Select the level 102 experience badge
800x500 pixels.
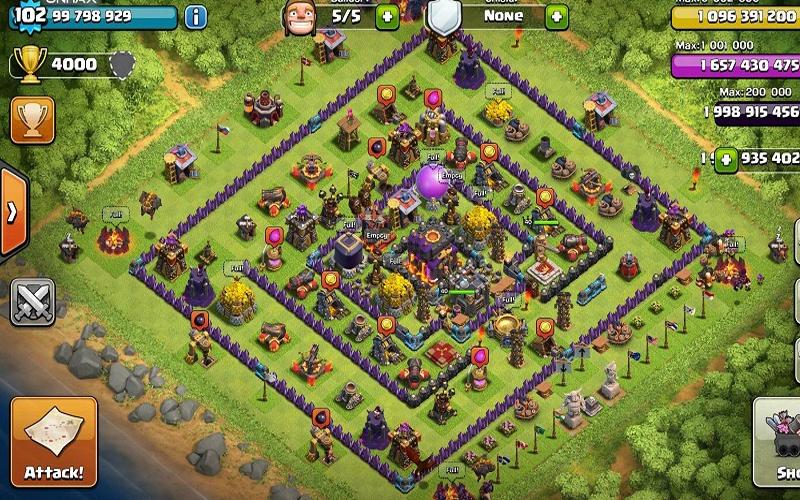point(30,16)
